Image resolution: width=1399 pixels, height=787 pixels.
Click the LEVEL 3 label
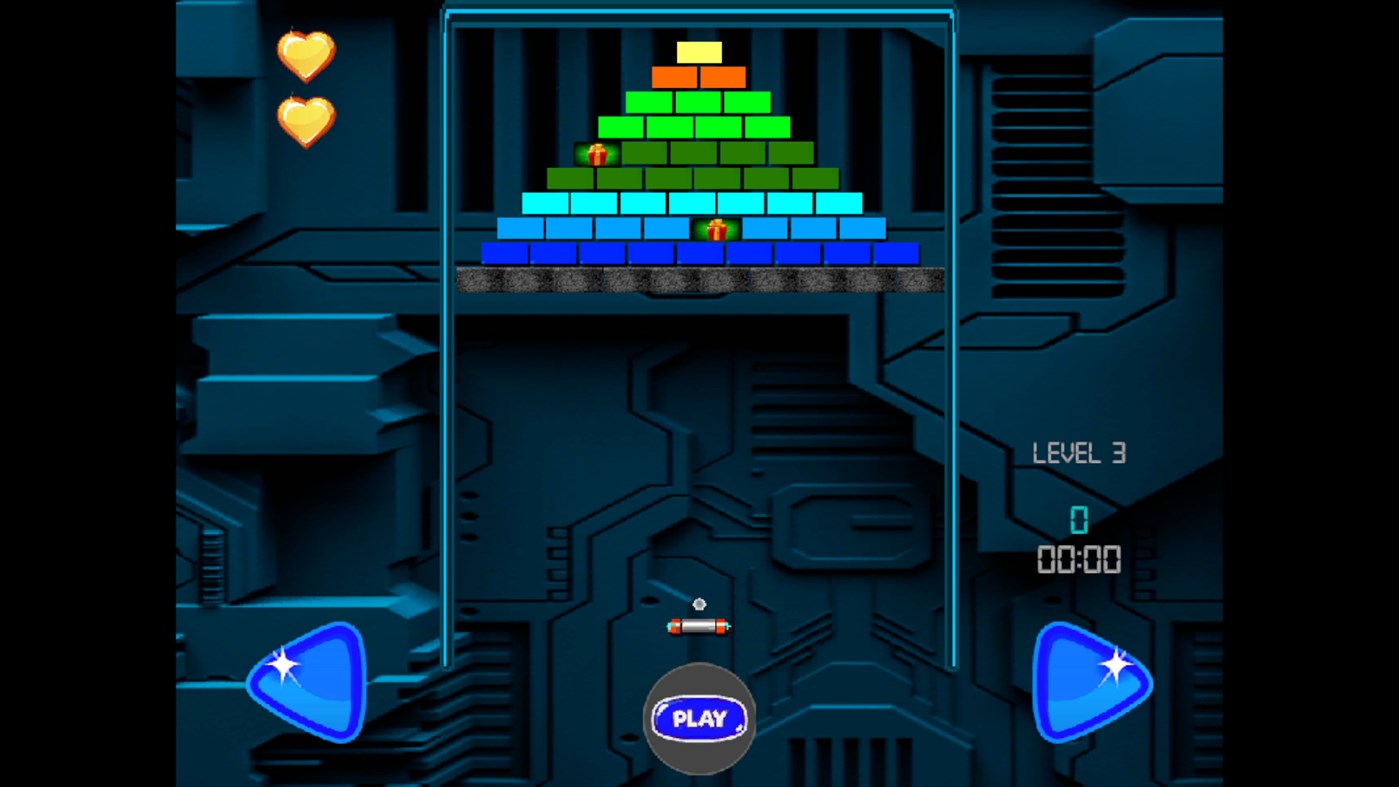pyautogui.click(x=1080, y=453)
